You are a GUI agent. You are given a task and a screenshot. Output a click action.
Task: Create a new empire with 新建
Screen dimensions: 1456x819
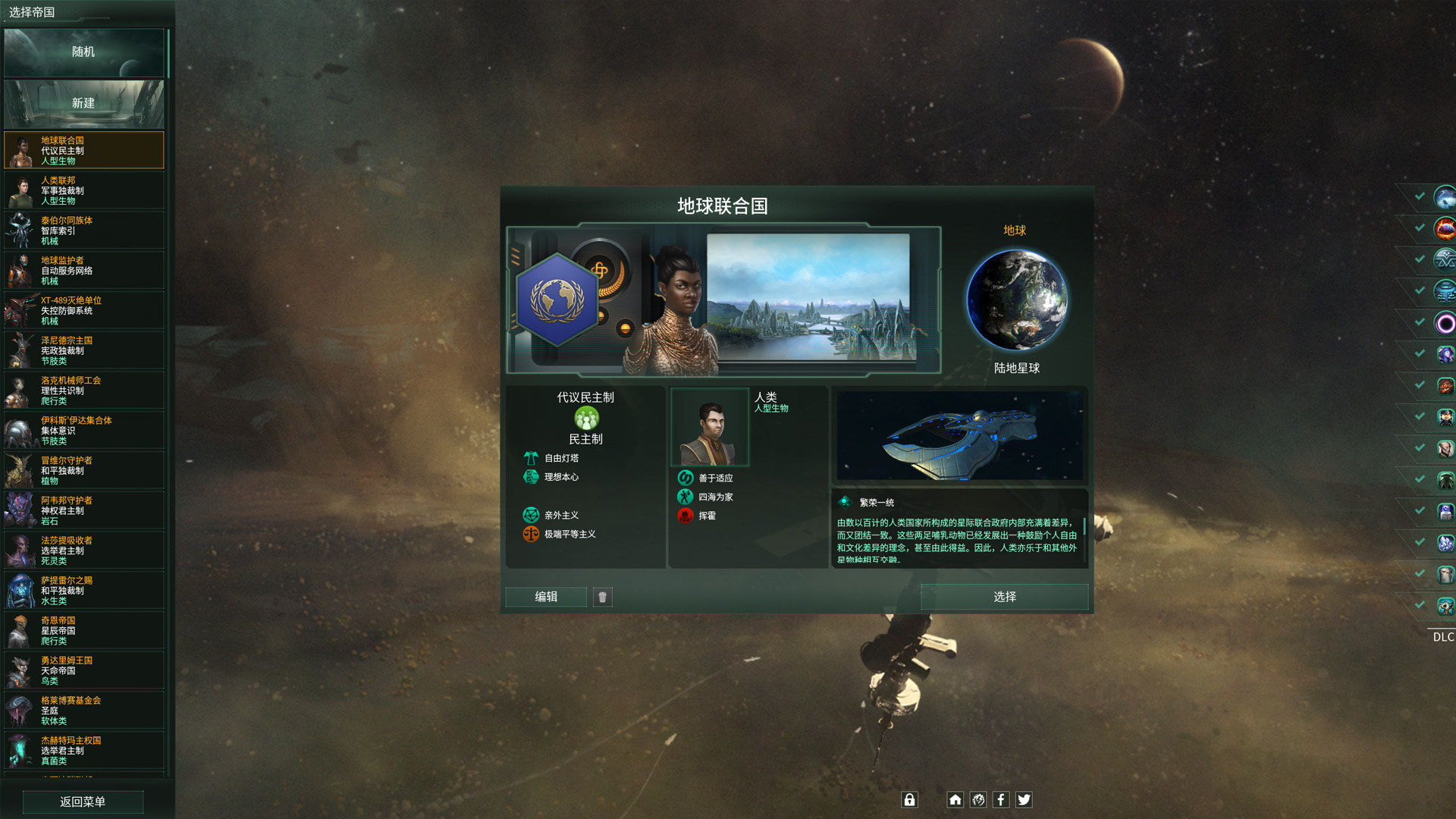click(83, 104)
